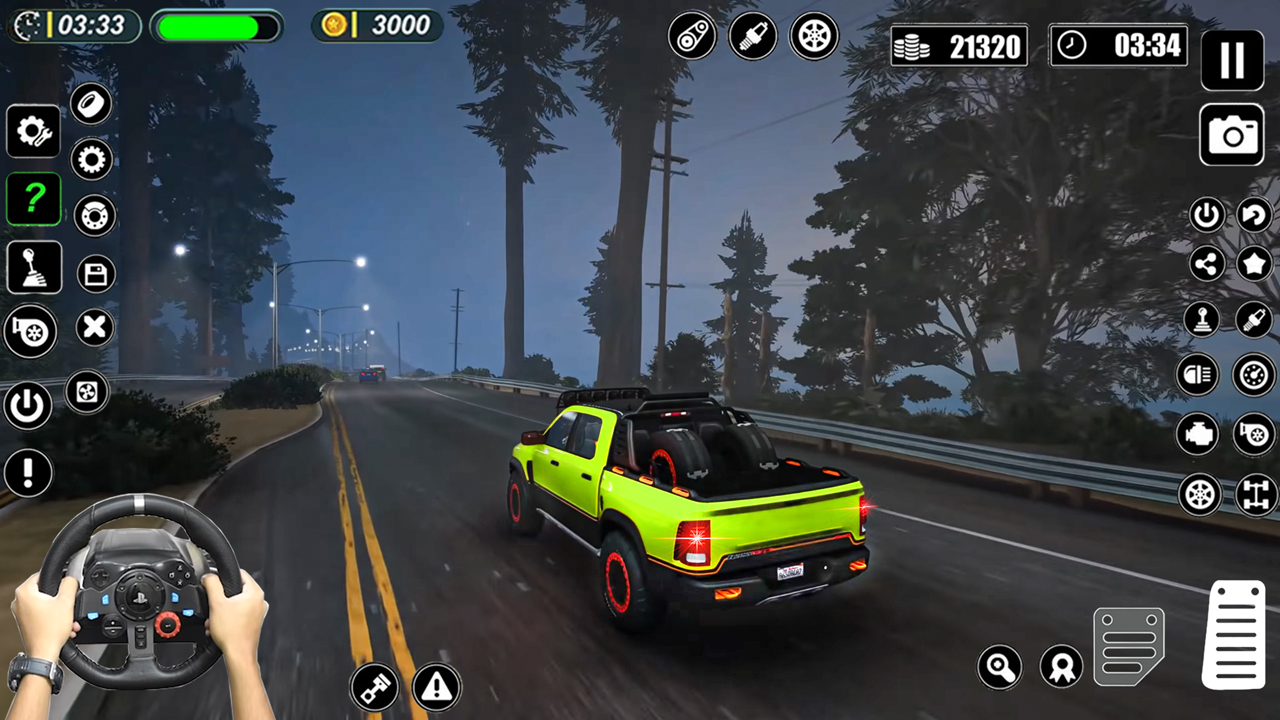
Task: Select the brake disc icon on left sidebar
Action: pos(95,216)
